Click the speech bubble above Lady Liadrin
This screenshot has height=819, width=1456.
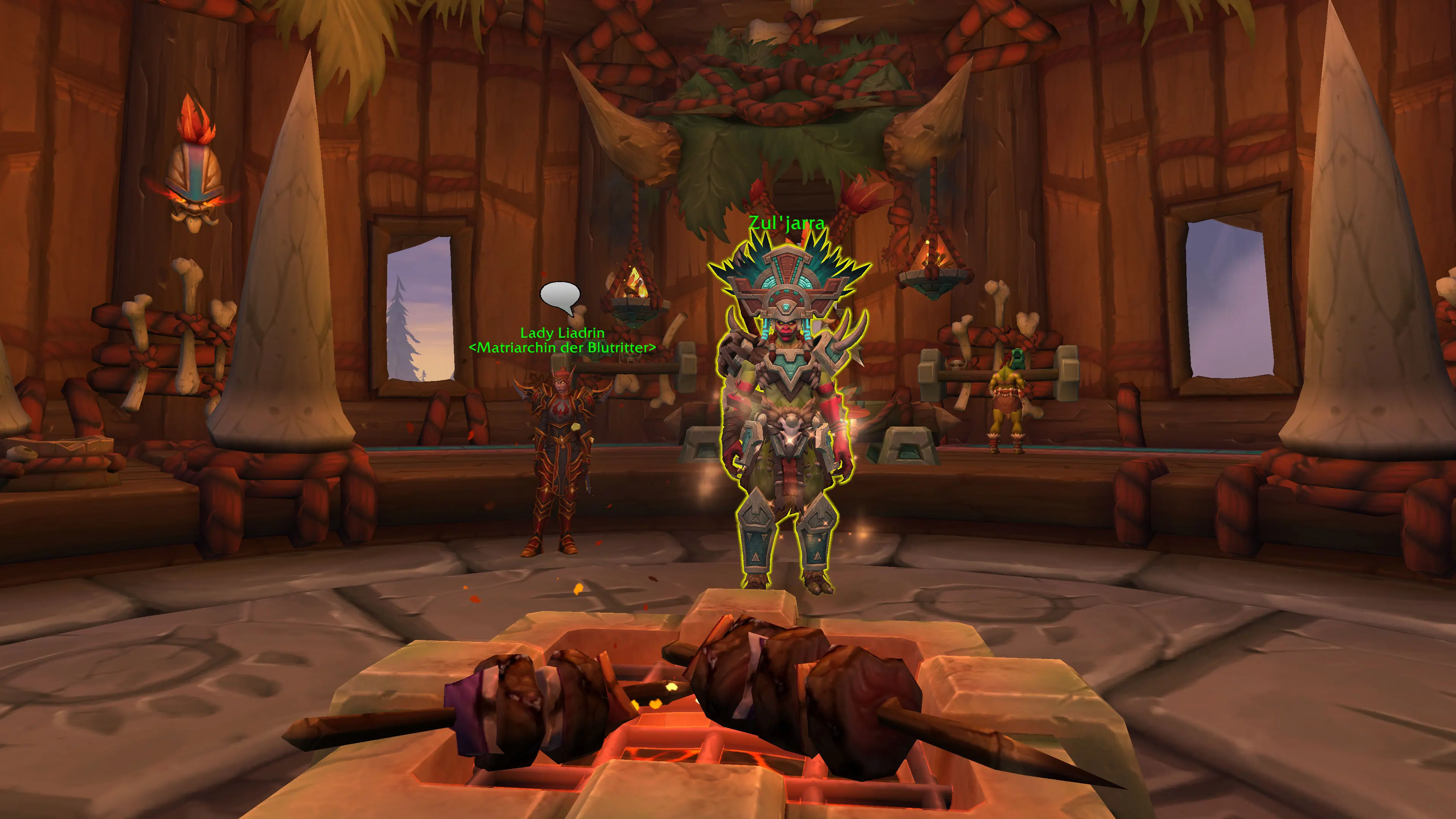(560, 296)
